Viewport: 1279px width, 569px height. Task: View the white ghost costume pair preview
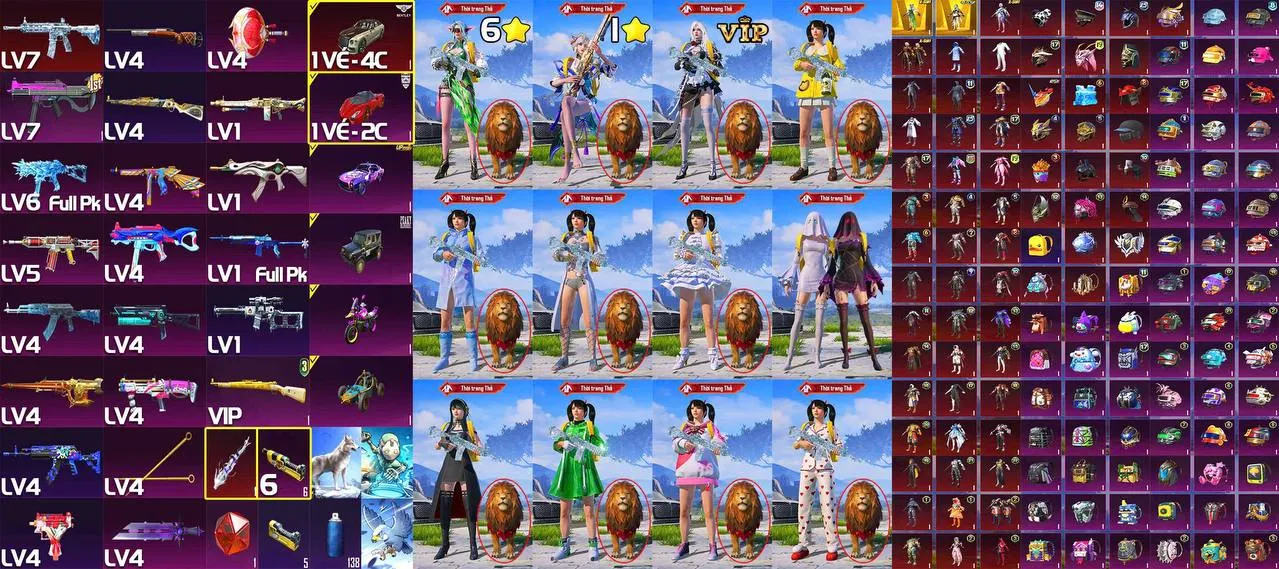(x=832, y=284)
